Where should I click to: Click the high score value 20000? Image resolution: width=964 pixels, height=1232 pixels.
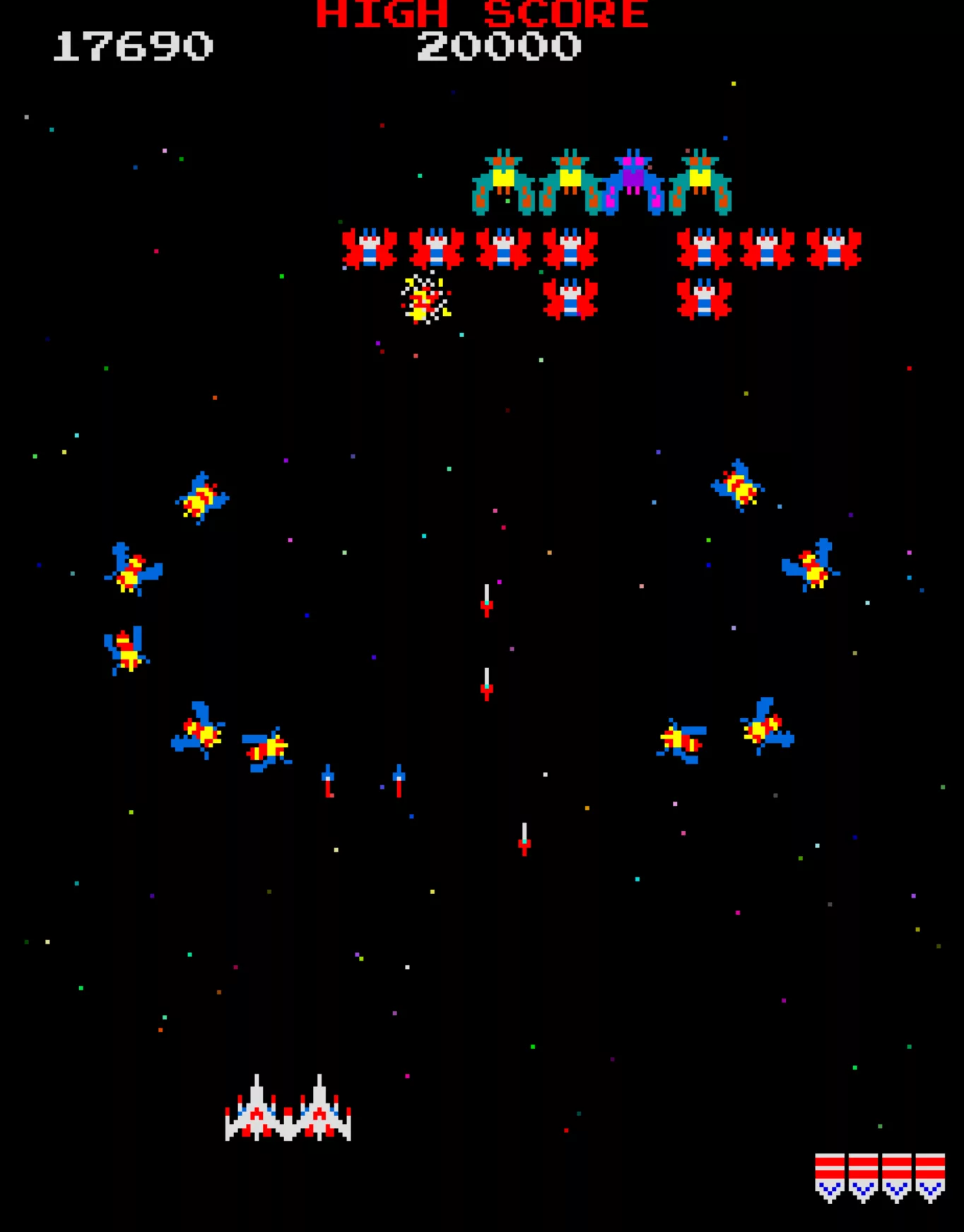498,46
